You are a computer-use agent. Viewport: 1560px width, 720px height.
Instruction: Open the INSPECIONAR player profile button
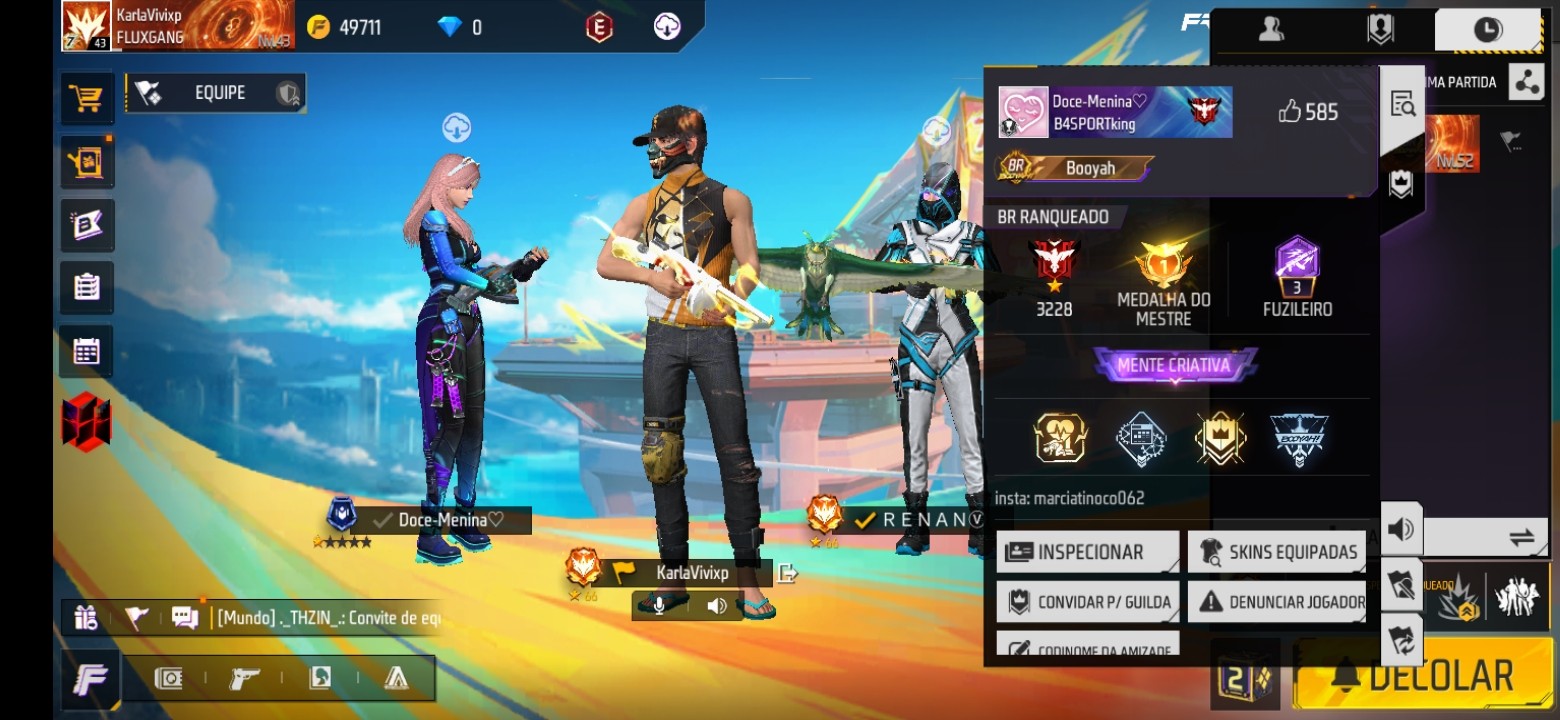tap(1088, 552)
